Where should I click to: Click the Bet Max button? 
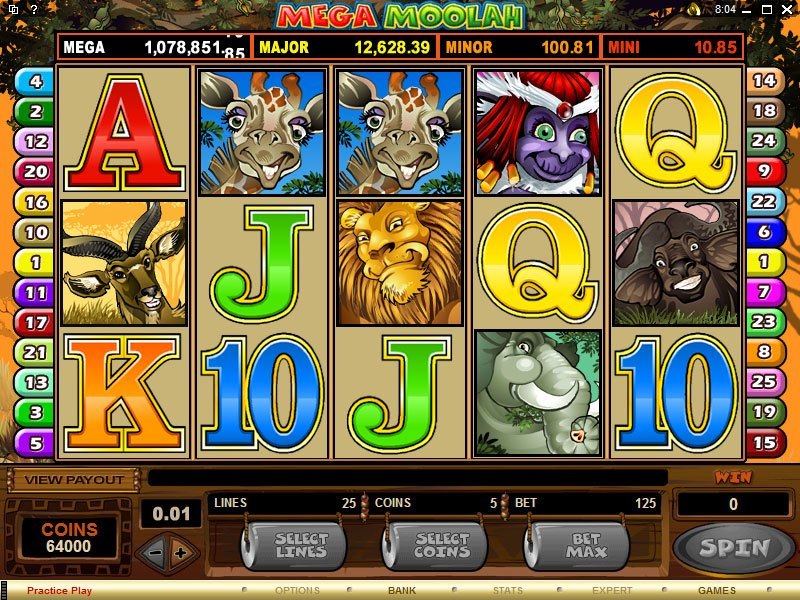tap(585, 545)
